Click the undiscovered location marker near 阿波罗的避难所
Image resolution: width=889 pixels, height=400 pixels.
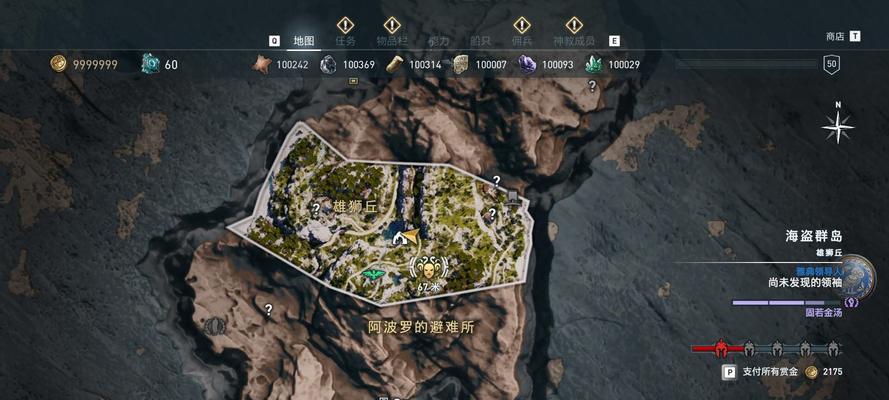point(267,309)
